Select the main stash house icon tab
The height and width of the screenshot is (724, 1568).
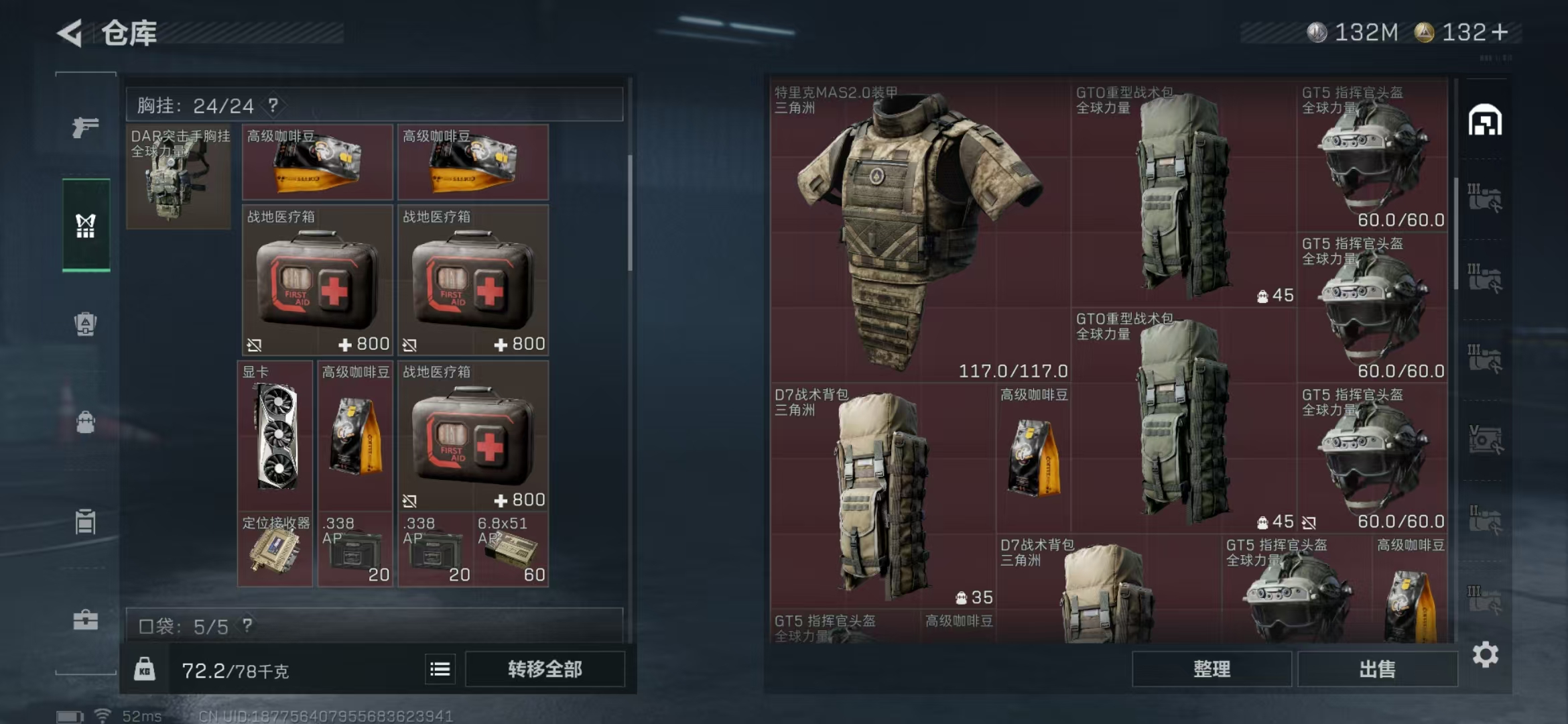(1485, 121)
